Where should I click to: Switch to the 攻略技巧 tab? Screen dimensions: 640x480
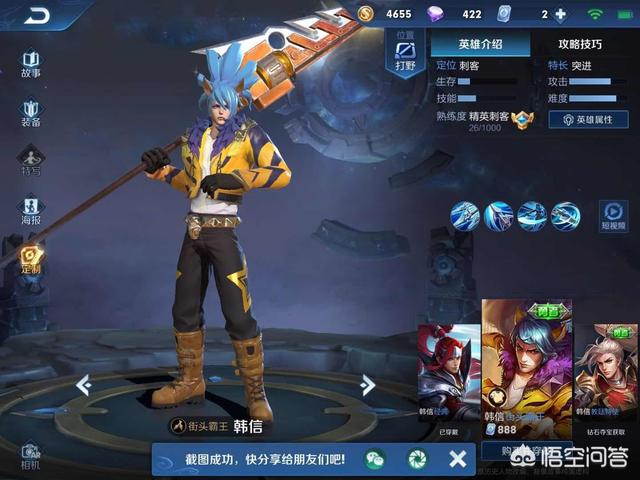coord(580,44)
